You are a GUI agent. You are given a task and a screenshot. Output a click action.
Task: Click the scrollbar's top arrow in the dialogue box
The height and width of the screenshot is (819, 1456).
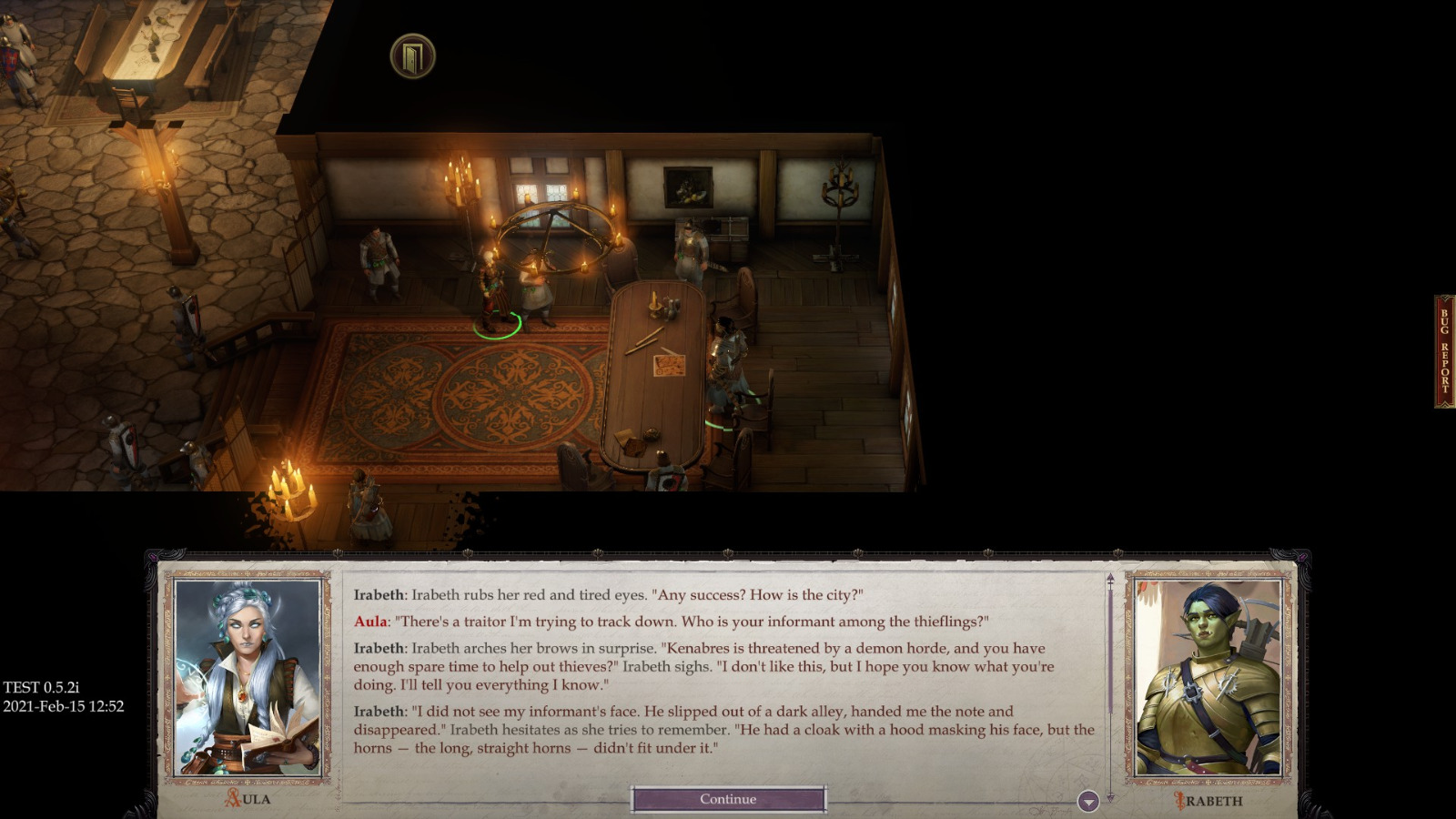point(1110,577)
